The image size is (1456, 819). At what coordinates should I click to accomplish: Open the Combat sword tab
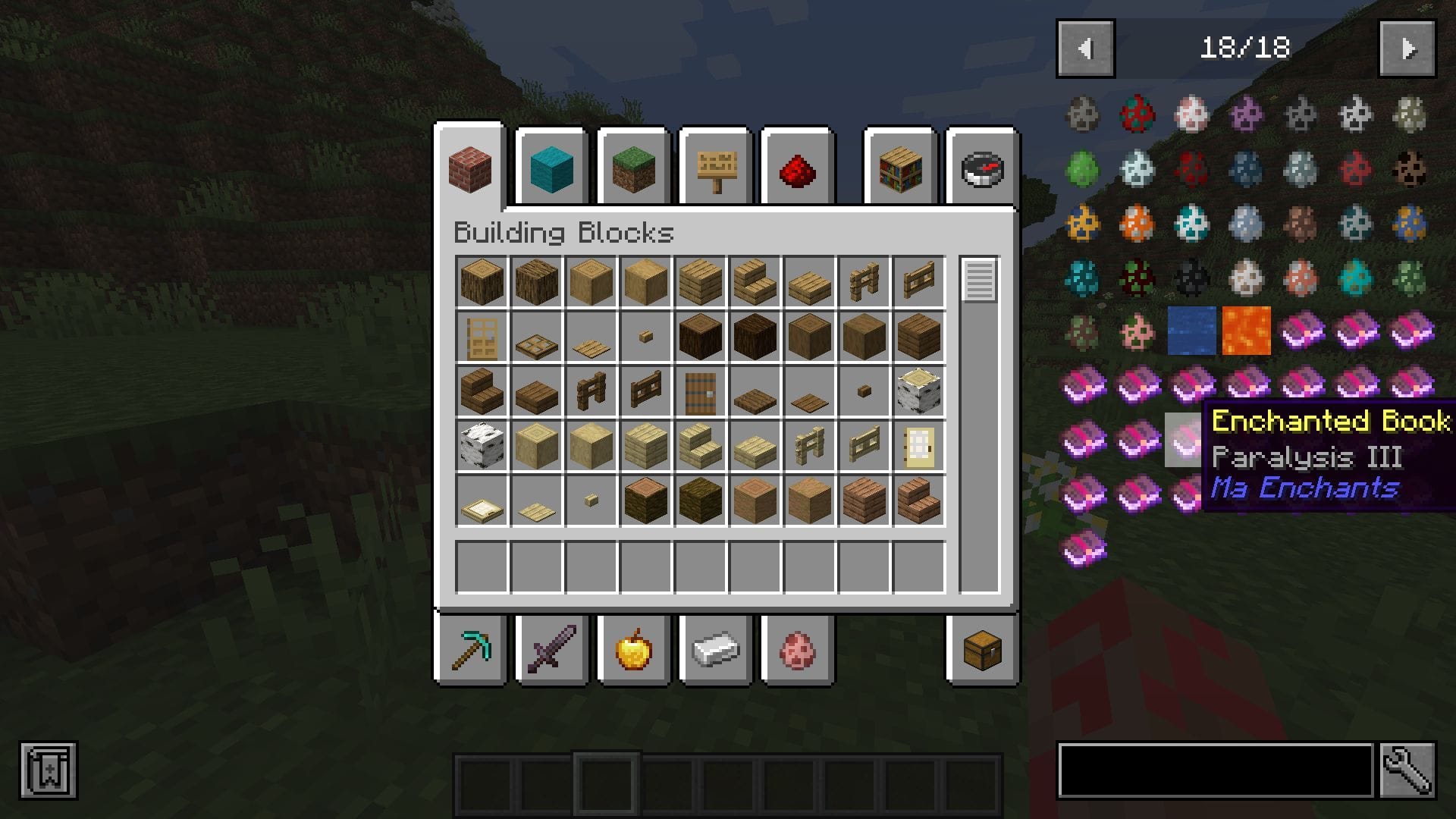click(x=551, y=650)
